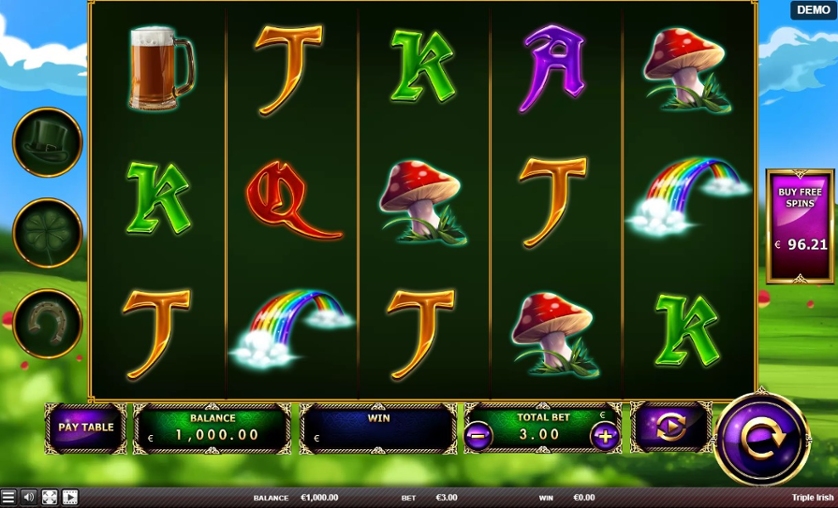Screen dimensions: 838x508
Task: Open the Pay Table
Action: [86, 427]
